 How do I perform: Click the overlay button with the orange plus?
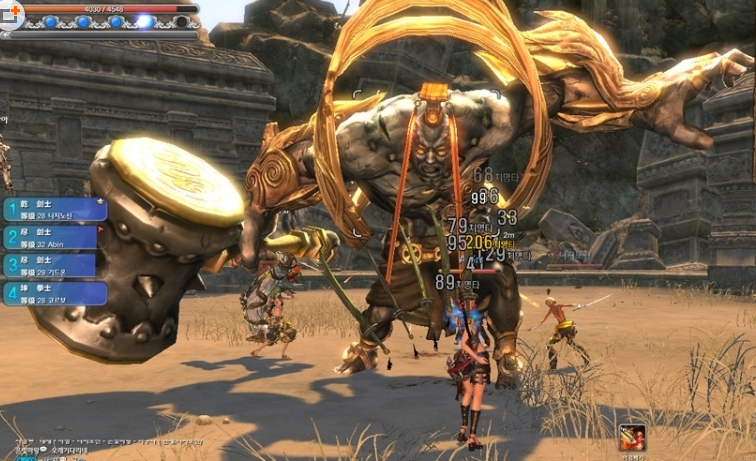tap(13, 11)
